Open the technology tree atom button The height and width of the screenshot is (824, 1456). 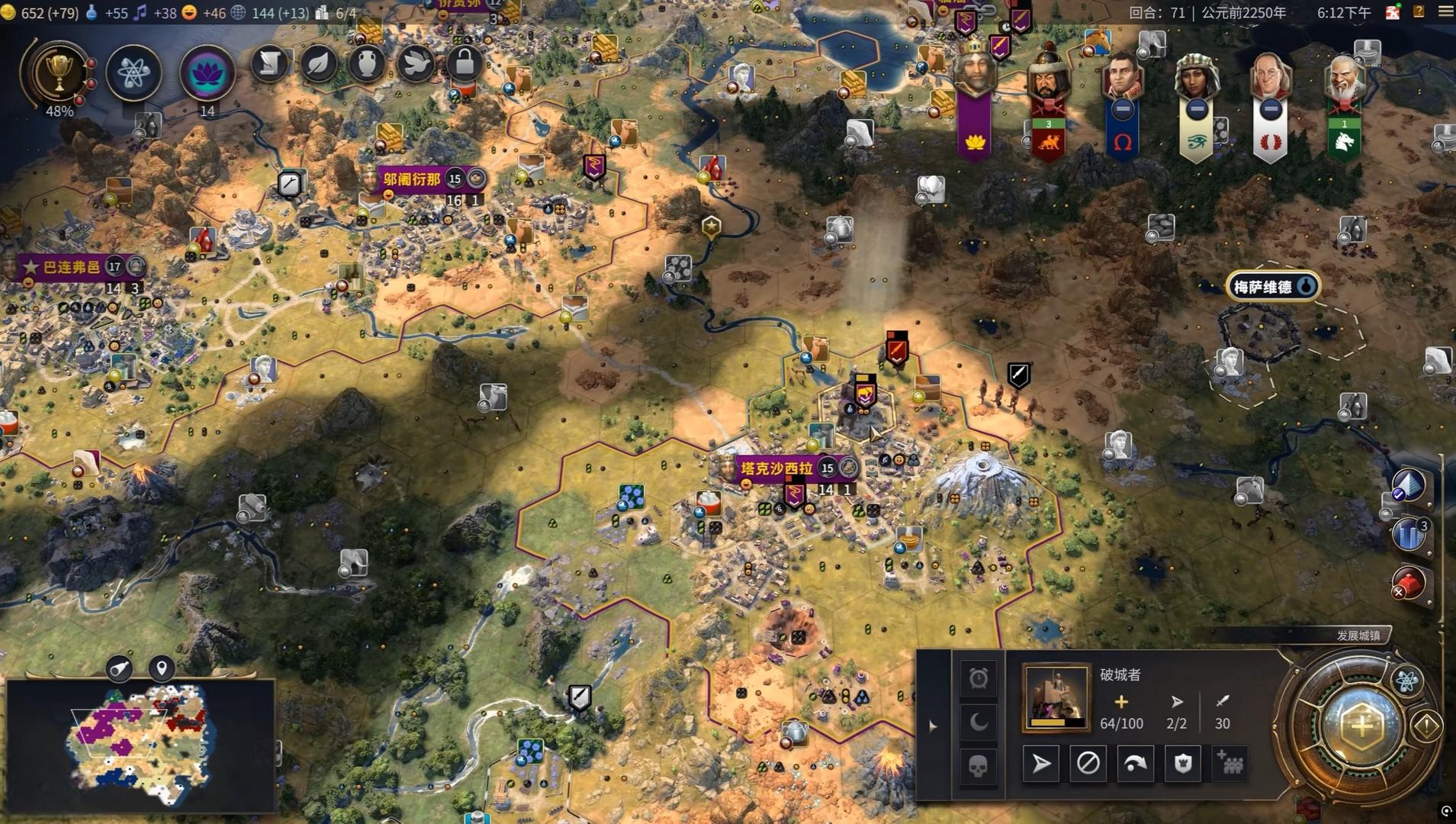133,73
